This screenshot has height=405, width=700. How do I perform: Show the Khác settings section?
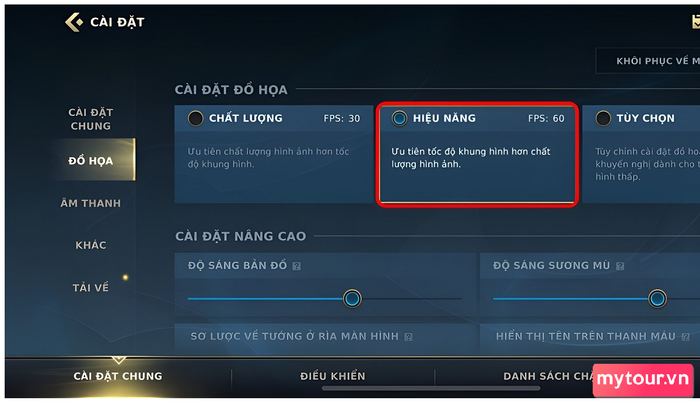click(x=90, y=245)
